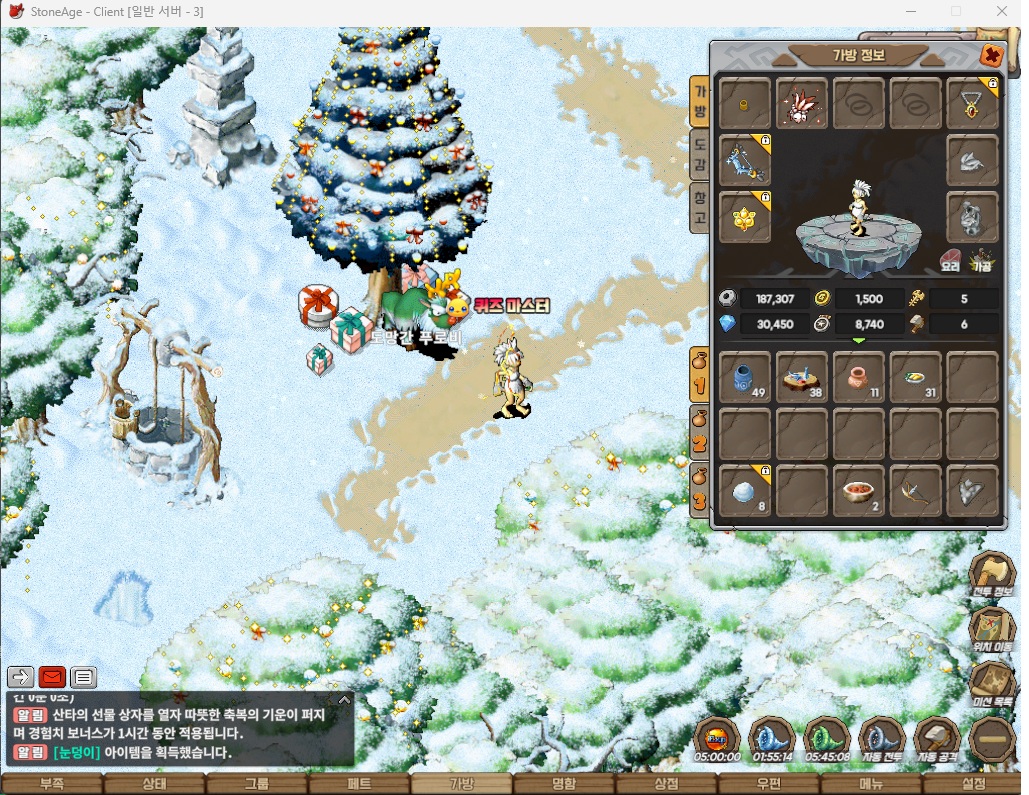Click the snowball item stack of 8

[x=744, y=491]
